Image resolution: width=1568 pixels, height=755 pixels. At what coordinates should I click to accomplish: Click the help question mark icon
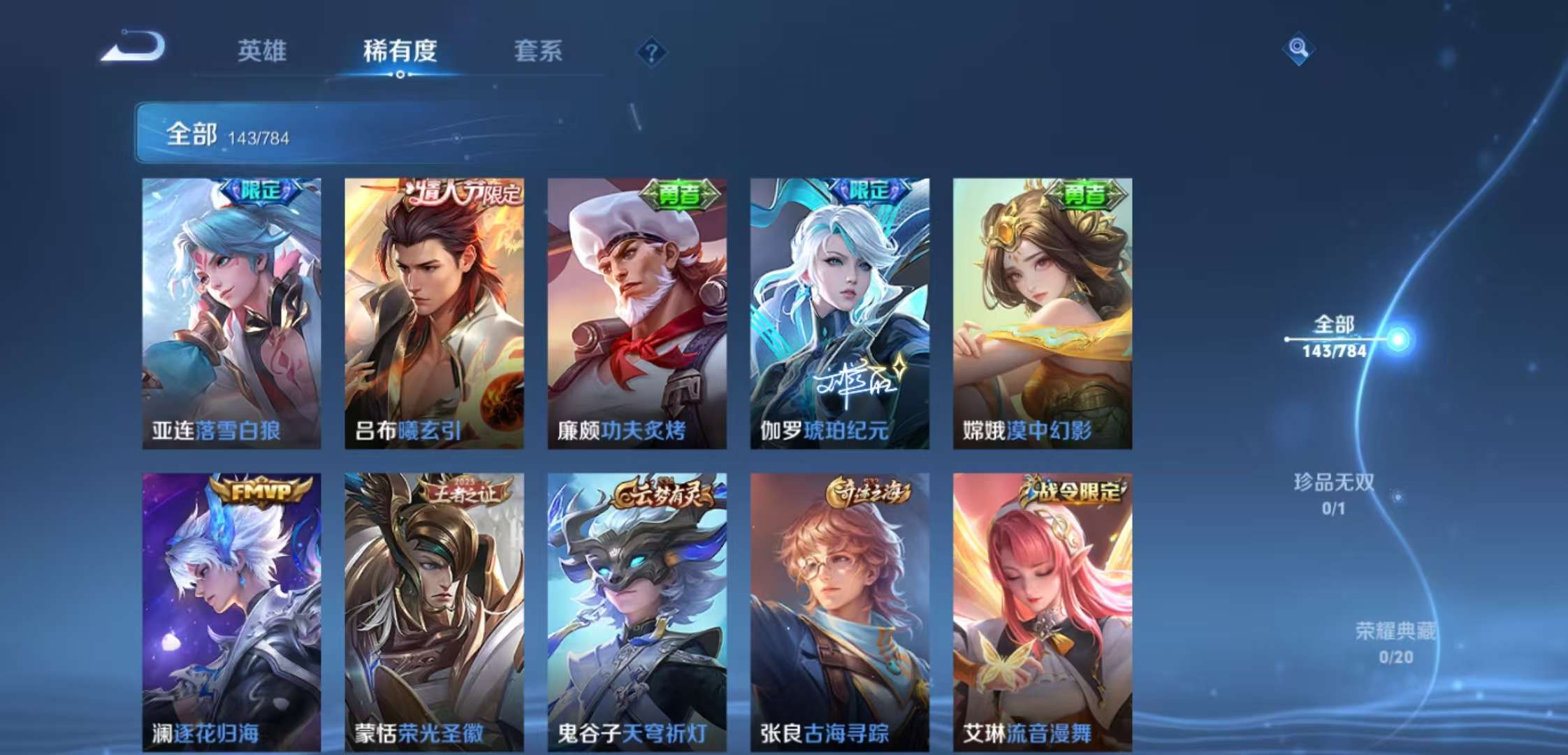[x=651, y=51]
